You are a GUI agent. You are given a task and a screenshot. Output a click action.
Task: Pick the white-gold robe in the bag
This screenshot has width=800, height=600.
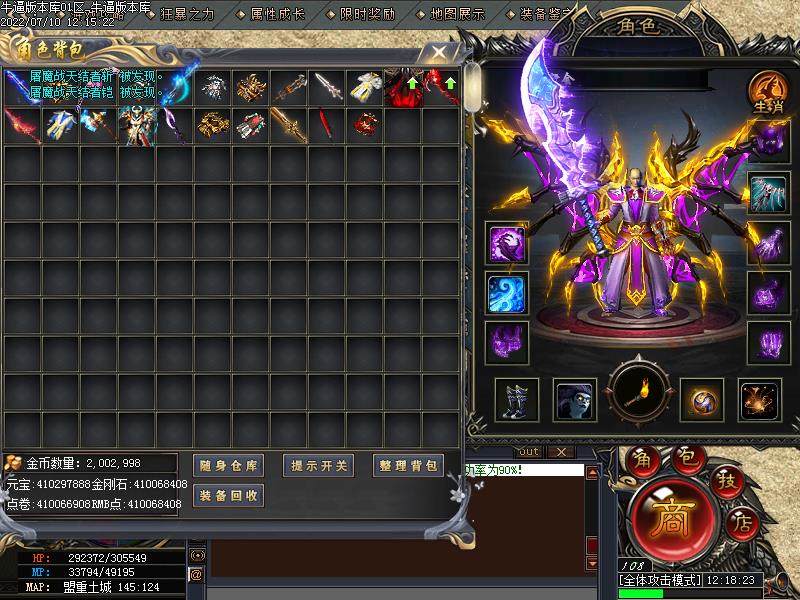tap(365, 87)
